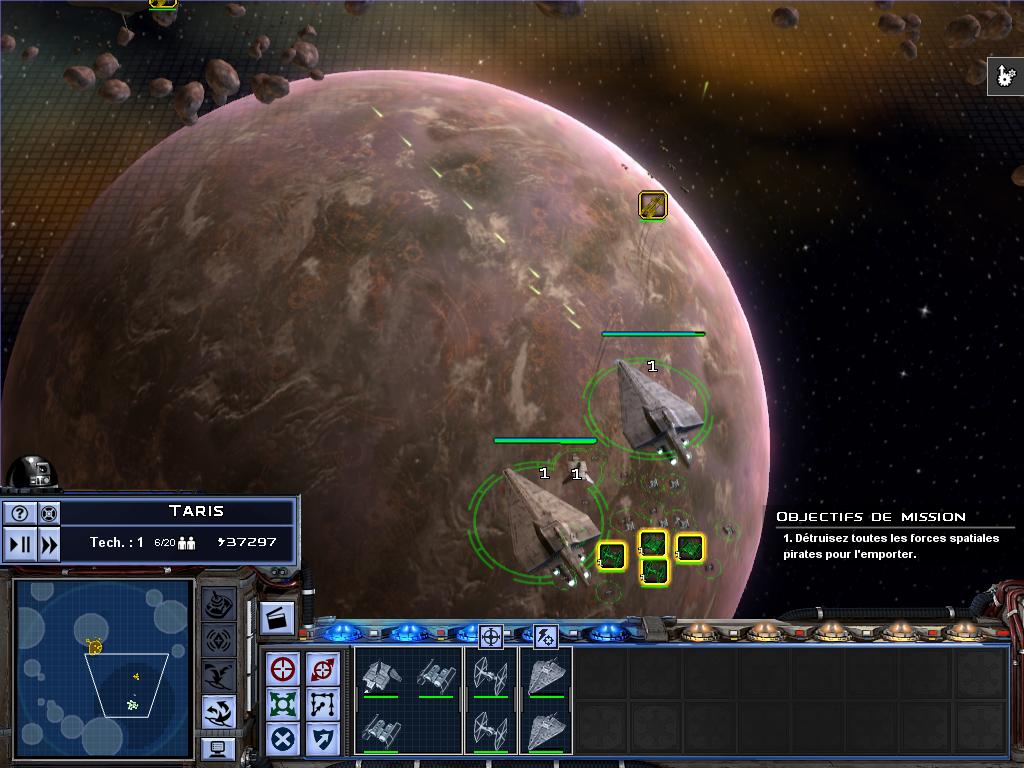This screenshot has width=1024, height=768.
Task: Choose the attack-move crosshair with arrows
Action: (x=322, y=668)
